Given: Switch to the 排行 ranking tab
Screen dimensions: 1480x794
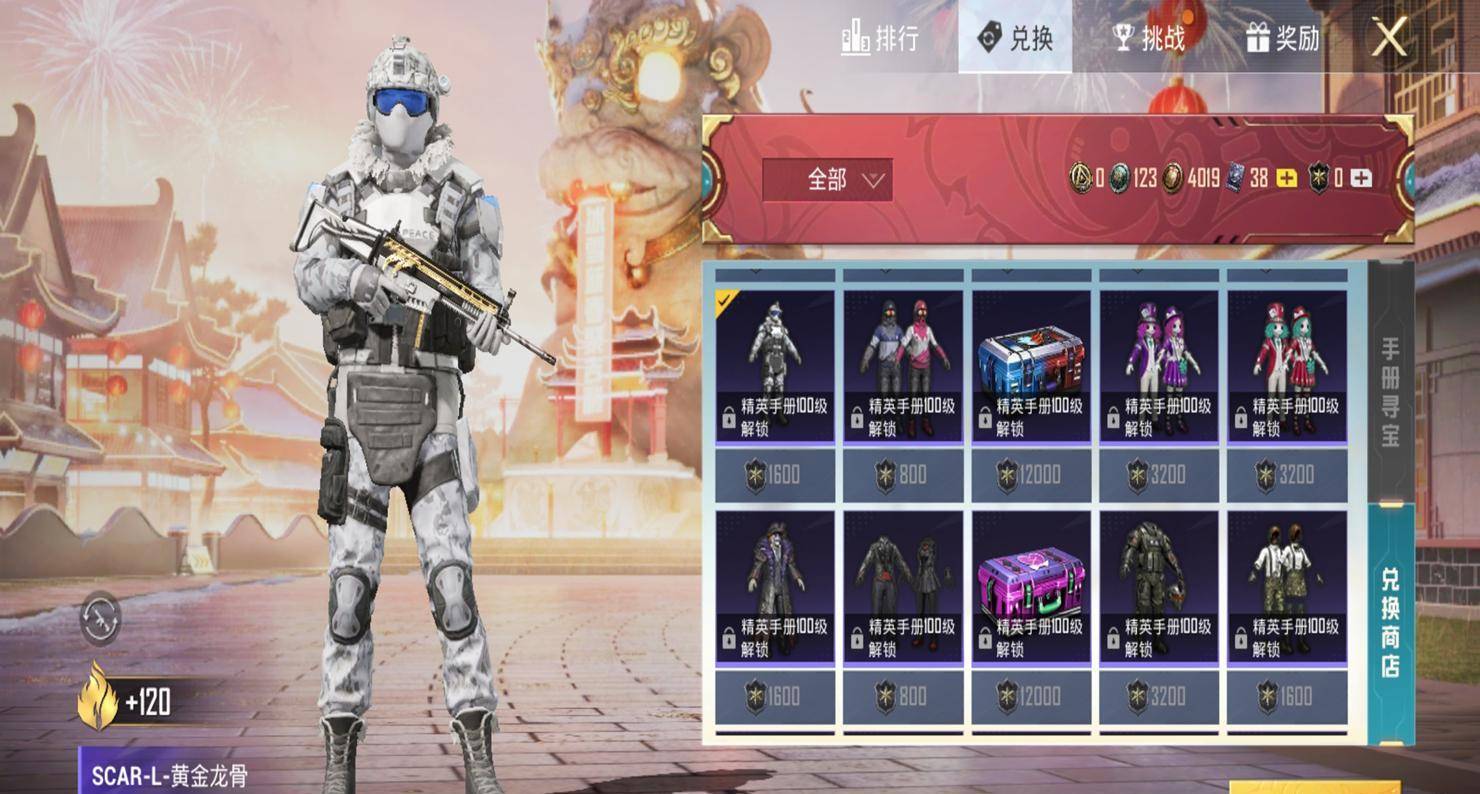Looking at the screenshot, I should (879, 38).
